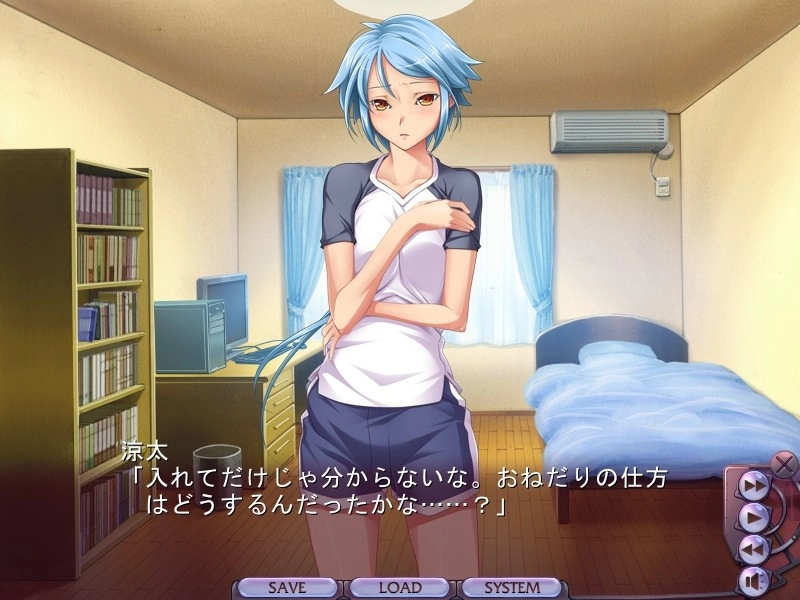Replay the voice with the speaker button
800x600 pixels.
(751, 579)
